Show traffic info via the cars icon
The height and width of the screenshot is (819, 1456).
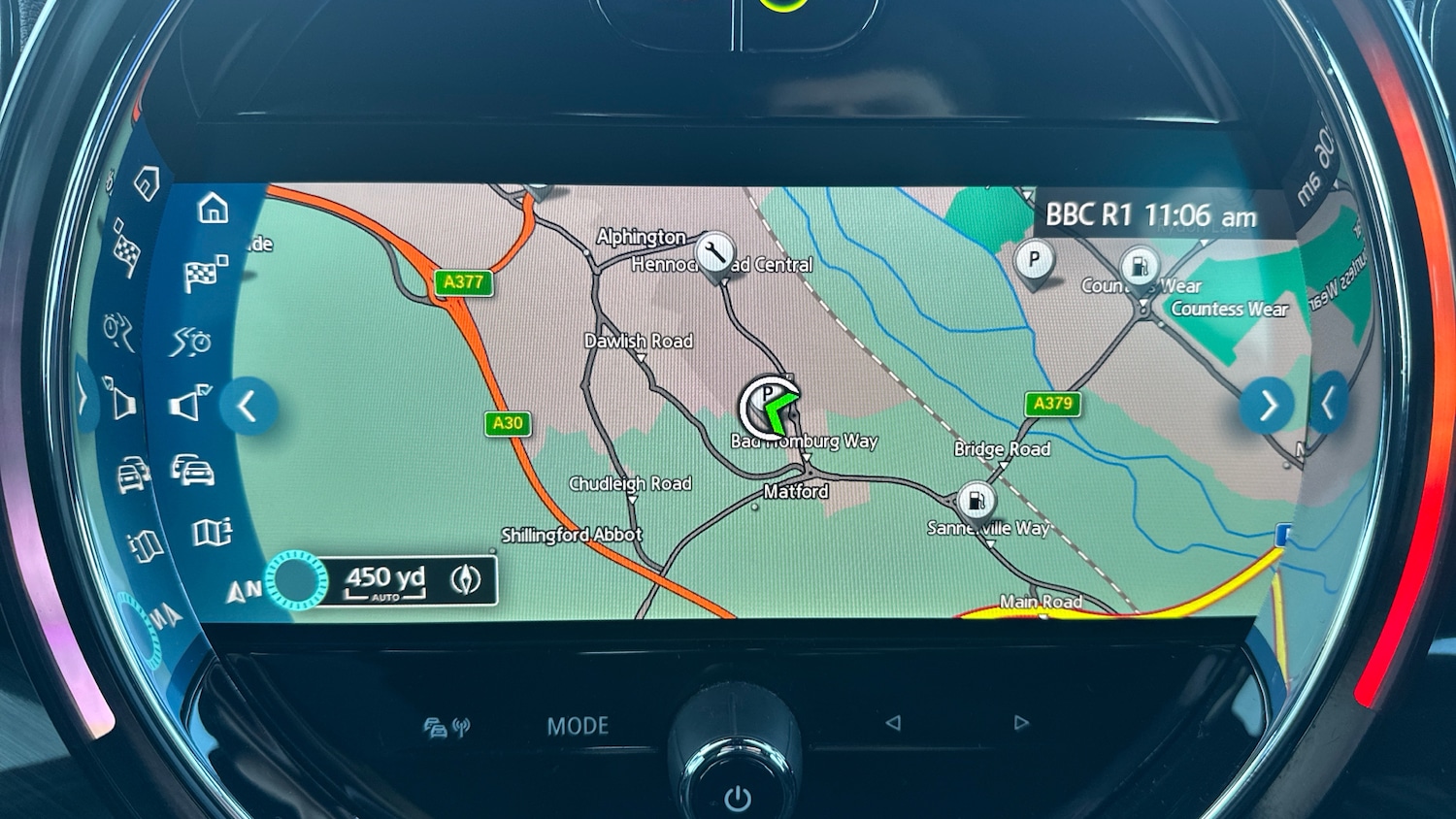[x=194, y=471]
